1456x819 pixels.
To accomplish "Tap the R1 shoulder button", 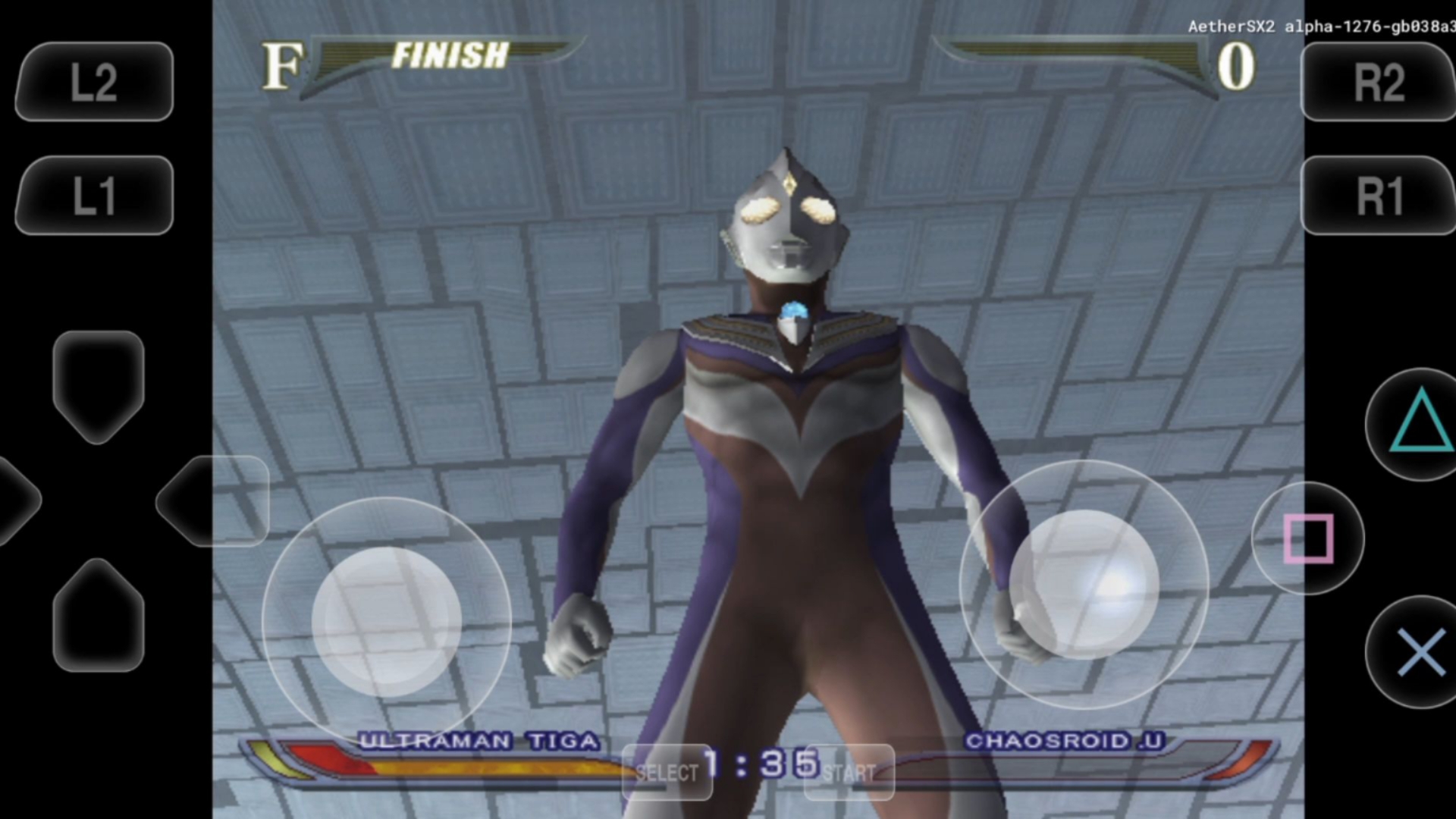I will (1379, 196).
